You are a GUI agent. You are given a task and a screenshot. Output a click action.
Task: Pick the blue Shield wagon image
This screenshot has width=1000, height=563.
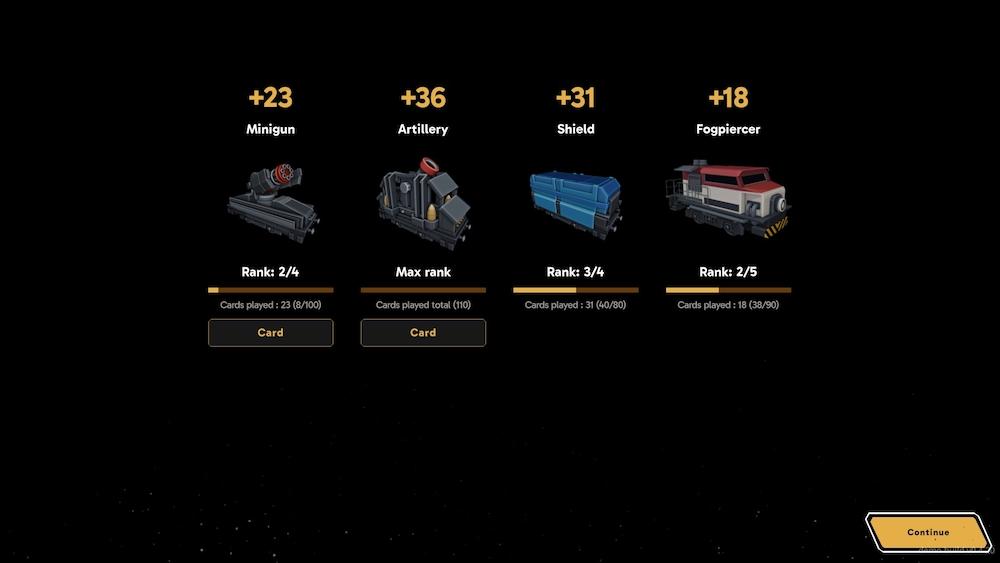[575, 199]
